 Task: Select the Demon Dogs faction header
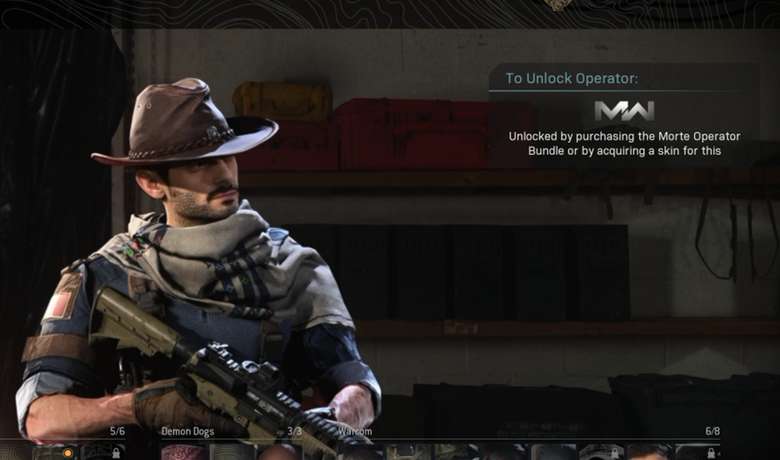(x=188, y=431)
